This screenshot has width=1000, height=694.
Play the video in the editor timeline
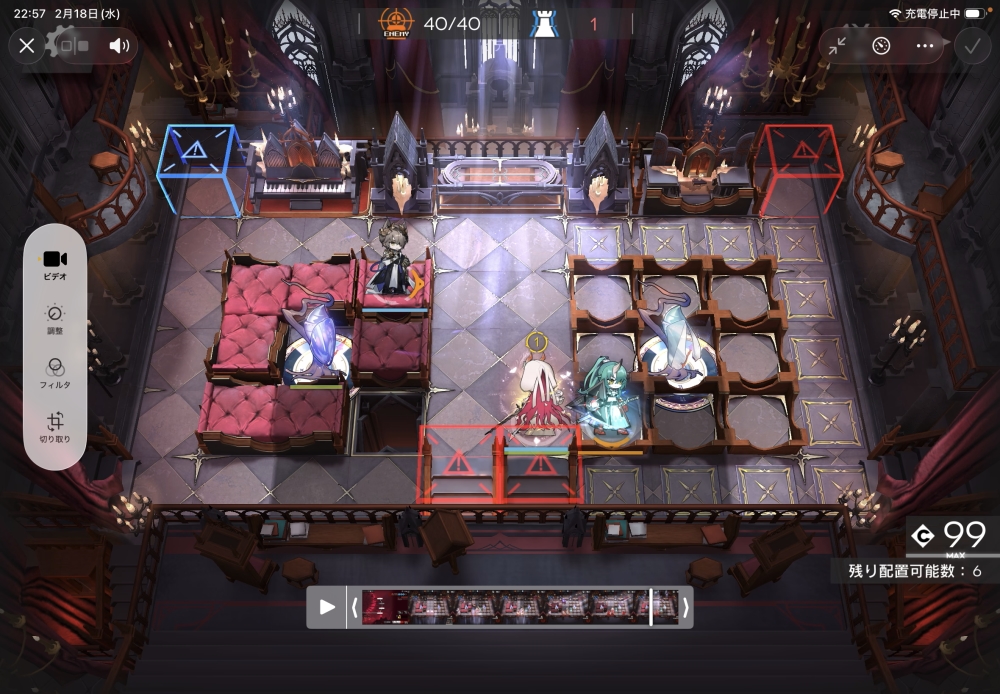[327, 607]
